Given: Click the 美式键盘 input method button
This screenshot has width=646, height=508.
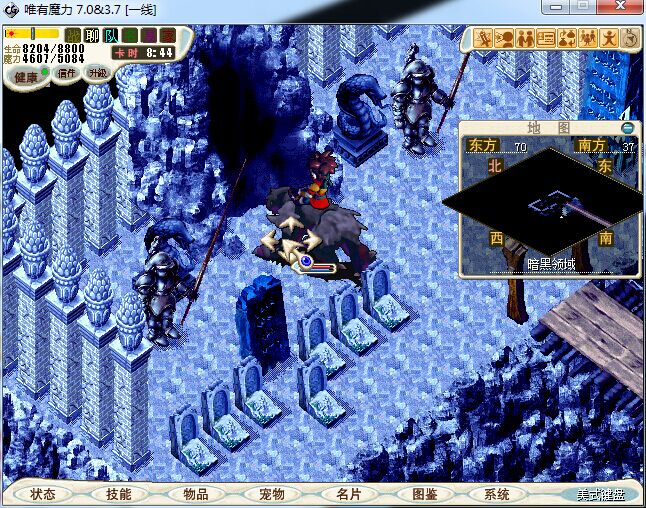Looking at the screenshot, I should (600, 494).
